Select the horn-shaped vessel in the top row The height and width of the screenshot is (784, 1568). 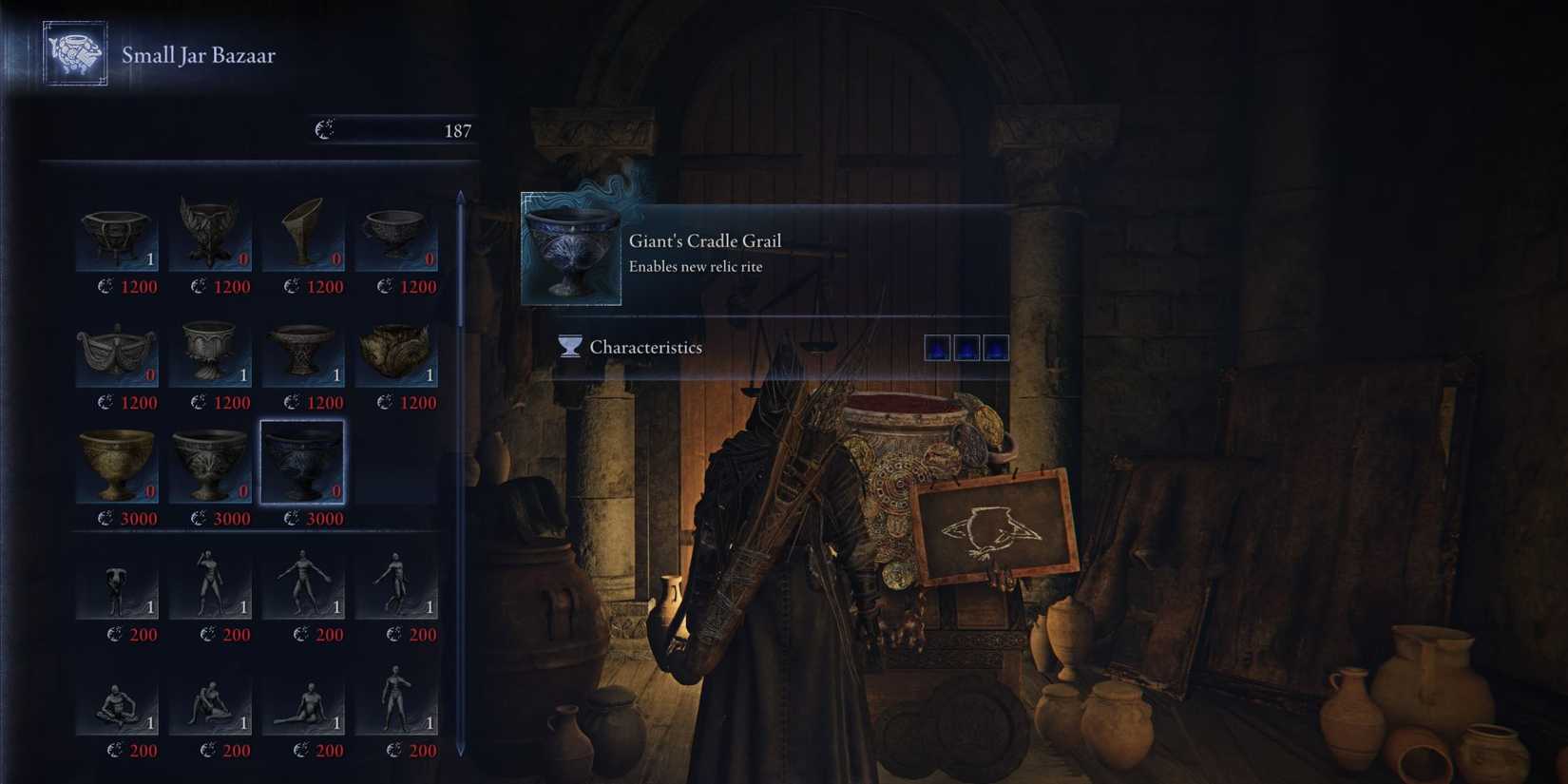click(304, 231)
